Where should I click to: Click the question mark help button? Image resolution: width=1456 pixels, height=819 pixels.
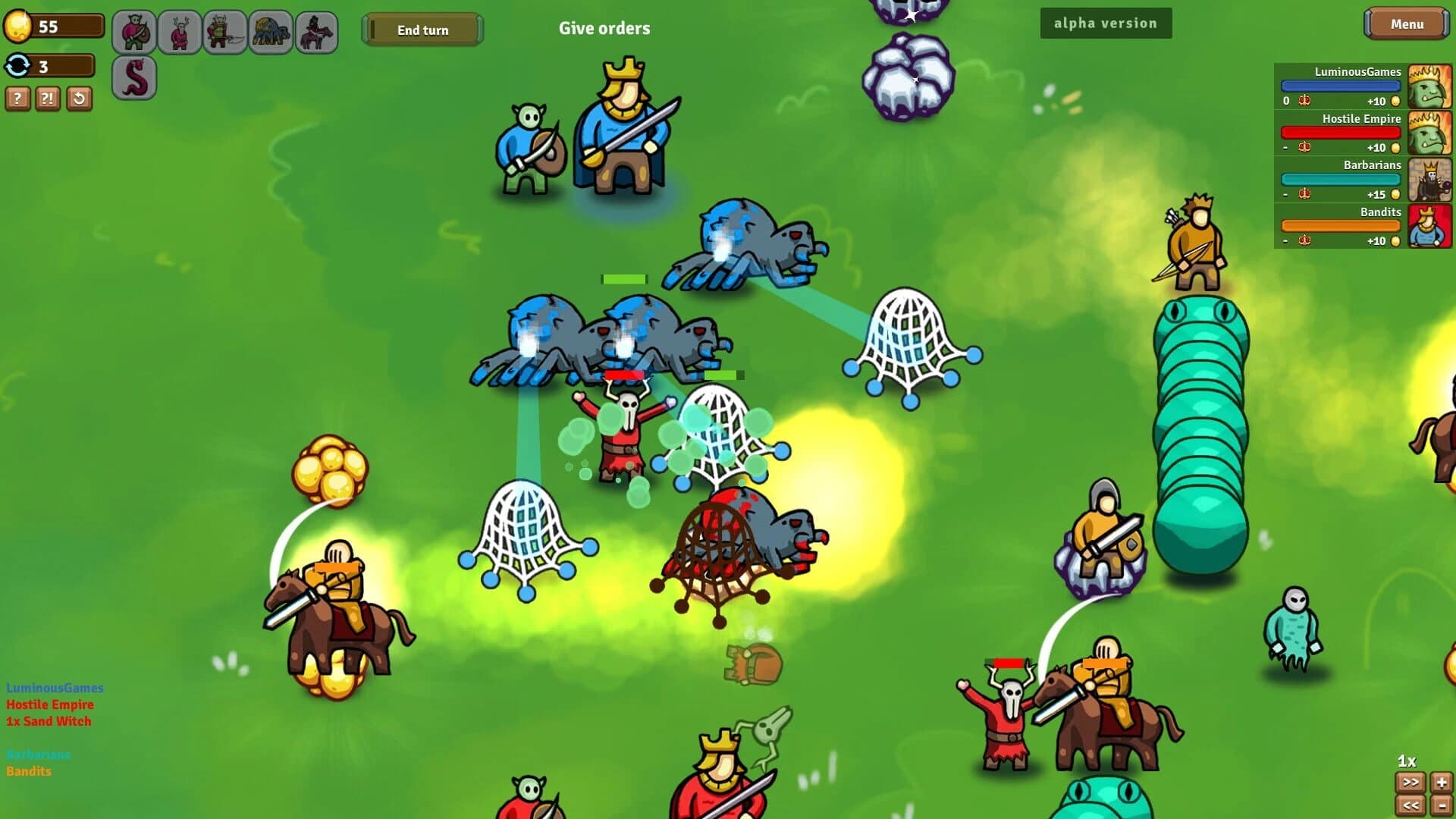(x=17, y=99)
